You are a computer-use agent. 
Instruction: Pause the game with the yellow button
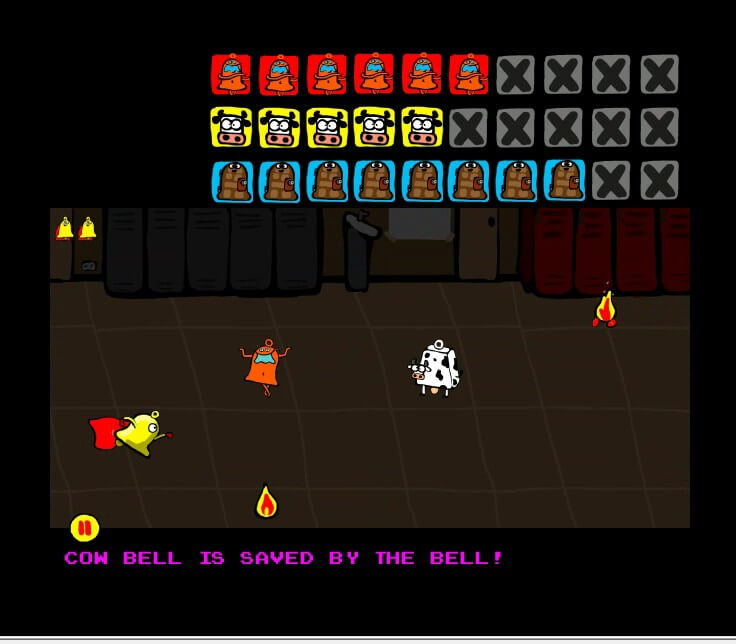(x=84, y=527)
